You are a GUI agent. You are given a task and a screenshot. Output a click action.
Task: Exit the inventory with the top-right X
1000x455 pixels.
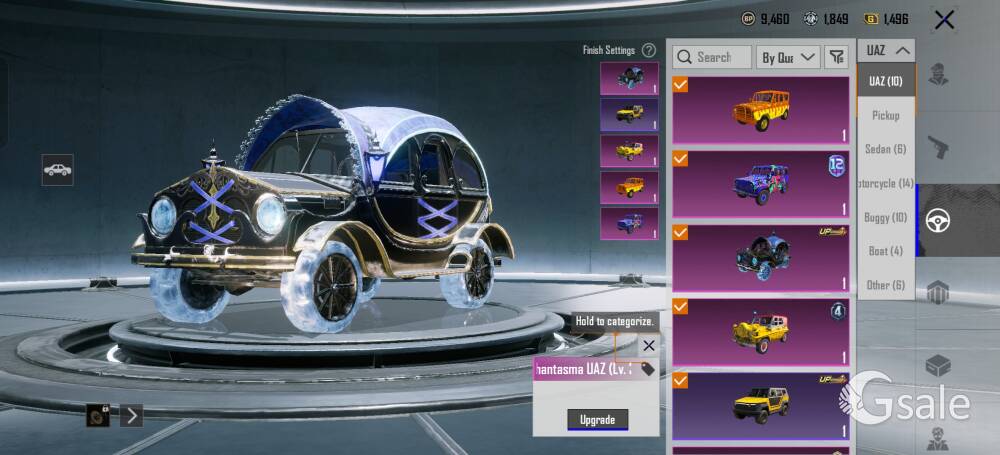tap(943, 20)
